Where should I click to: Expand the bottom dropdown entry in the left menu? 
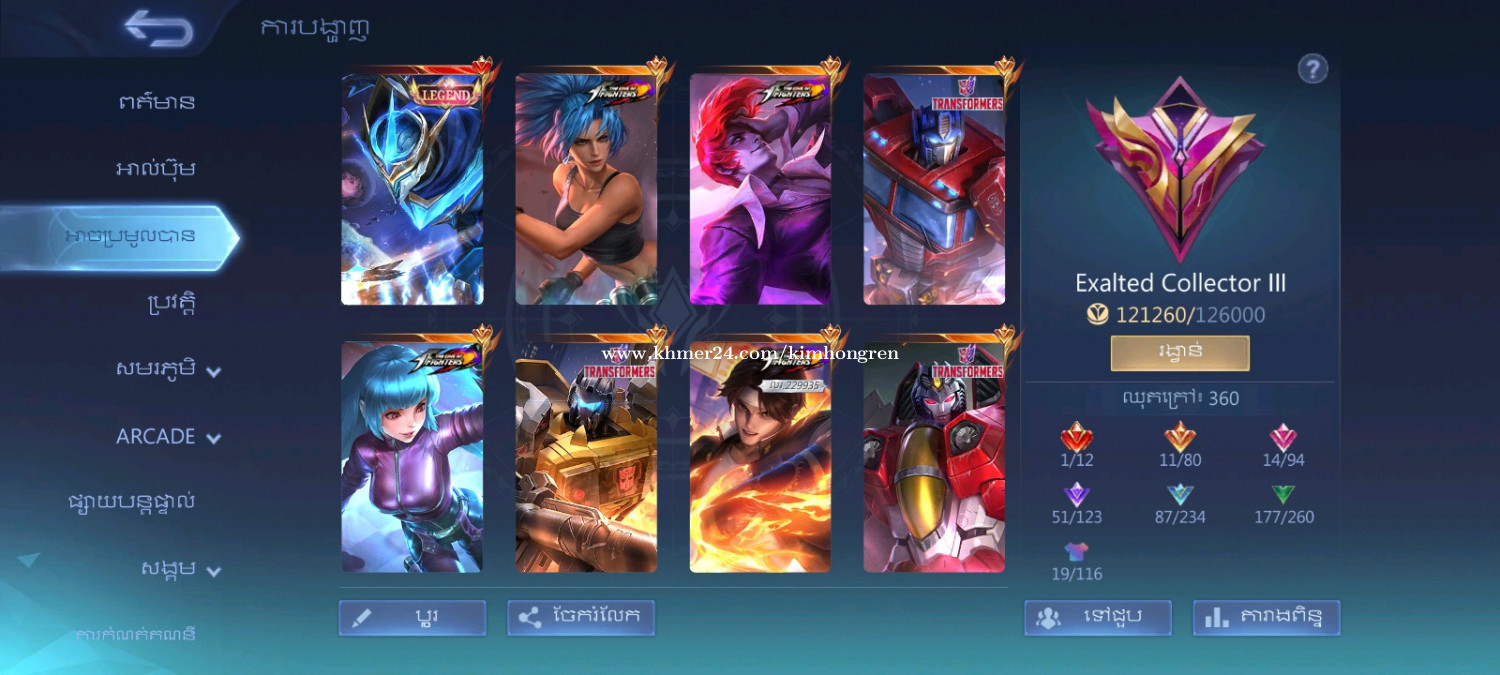point(180,570)
